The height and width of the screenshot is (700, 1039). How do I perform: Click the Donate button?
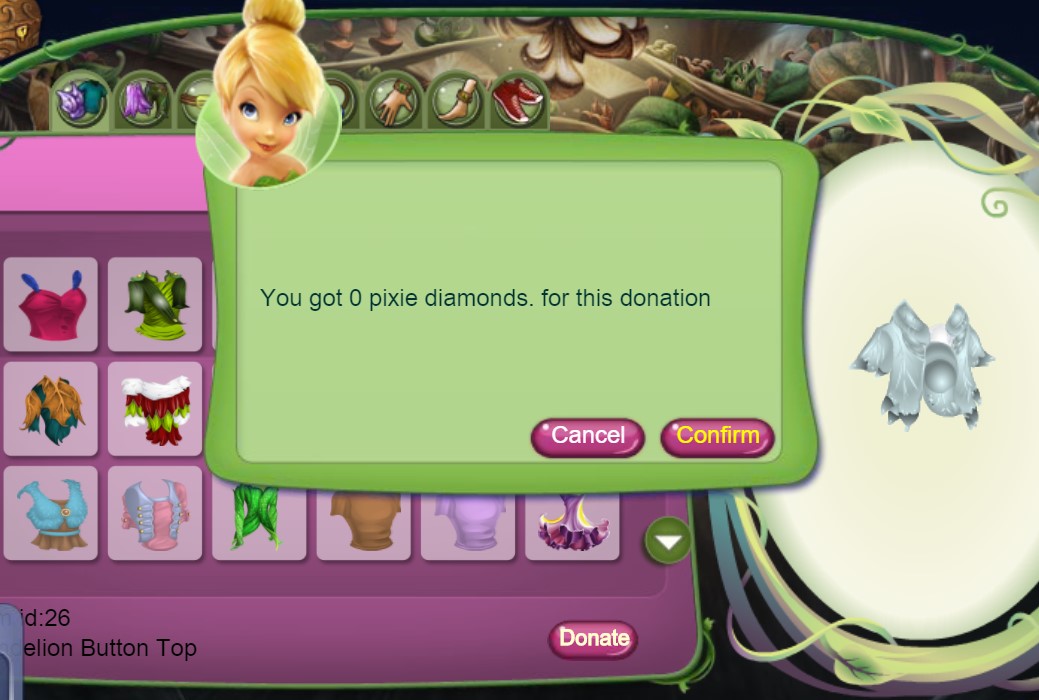click(x=593, y=638)
